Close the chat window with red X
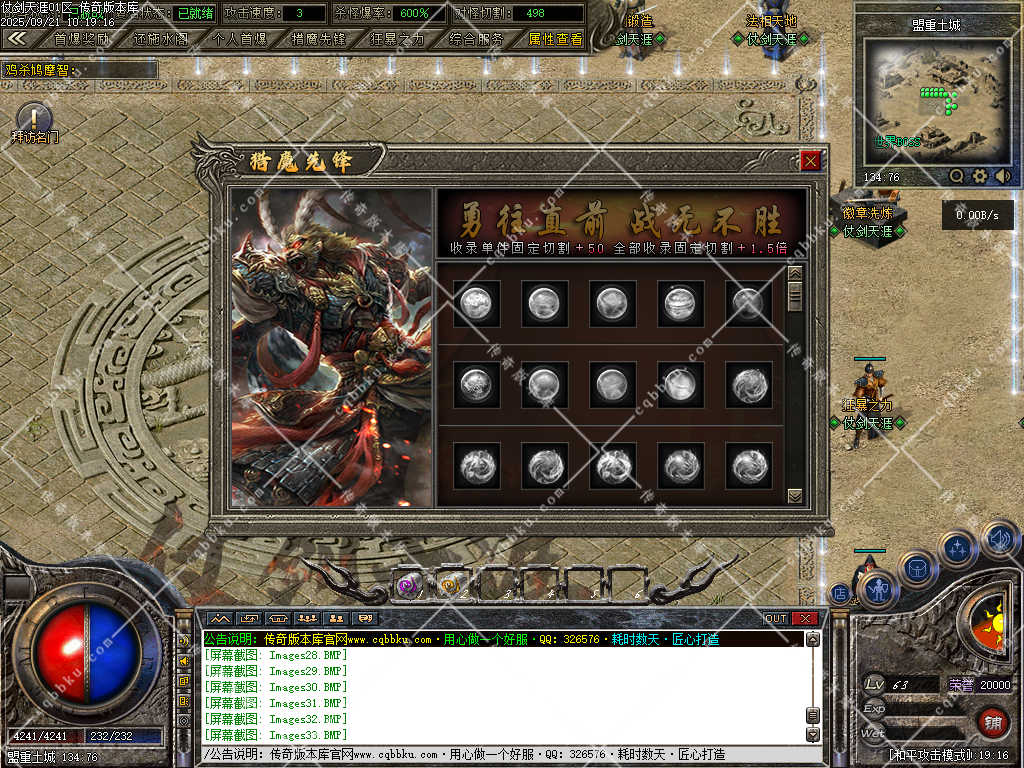The width and height of the screenshot is (1024, 768). coord(804,619)
